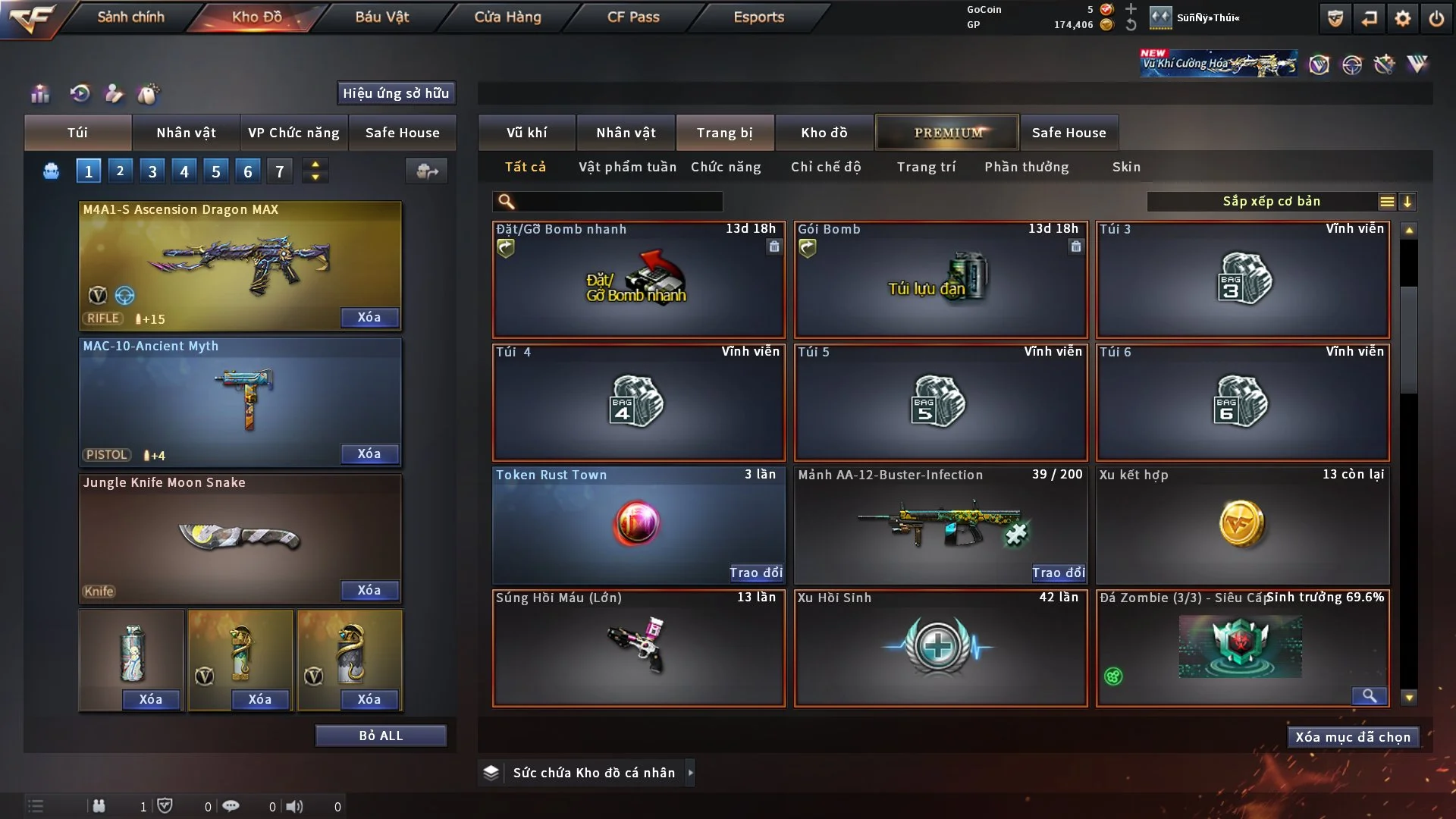The height and width of the screenshot is (819, 1456).
Task: Click the power exit icon
Action: pos(1436,18)
